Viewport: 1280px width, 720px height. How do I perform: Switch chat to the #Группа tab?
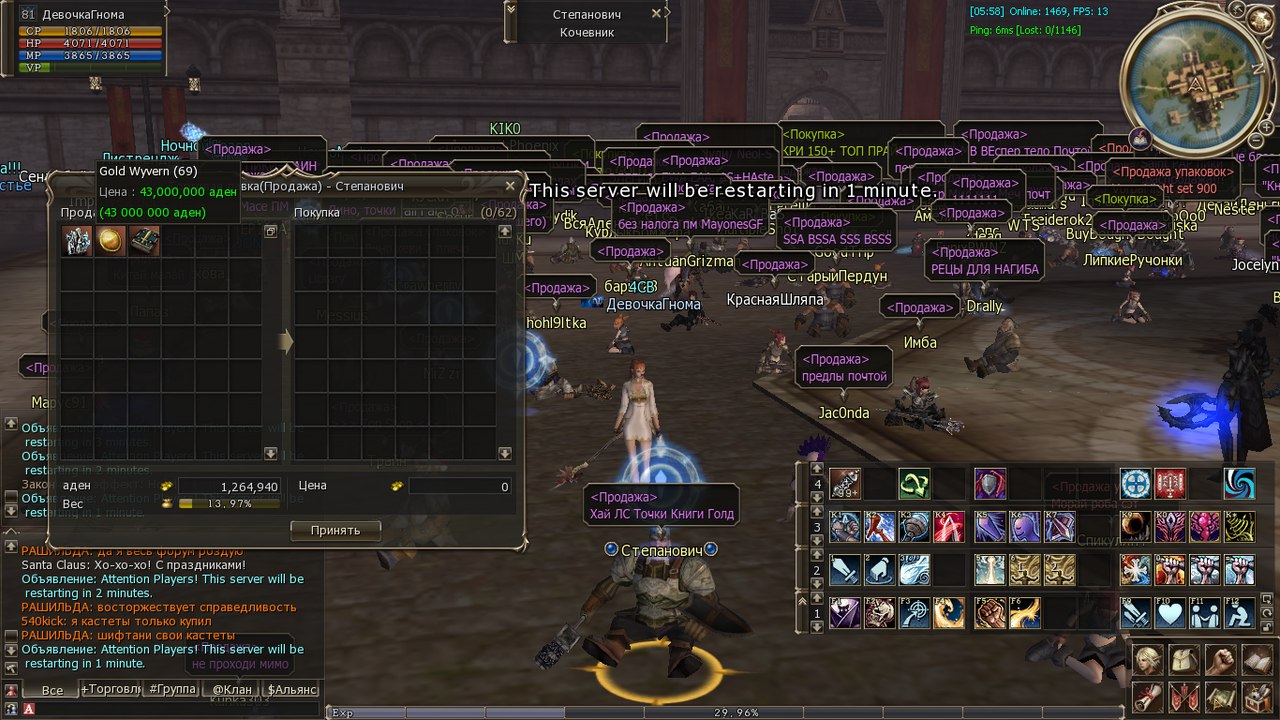(172, 689)
